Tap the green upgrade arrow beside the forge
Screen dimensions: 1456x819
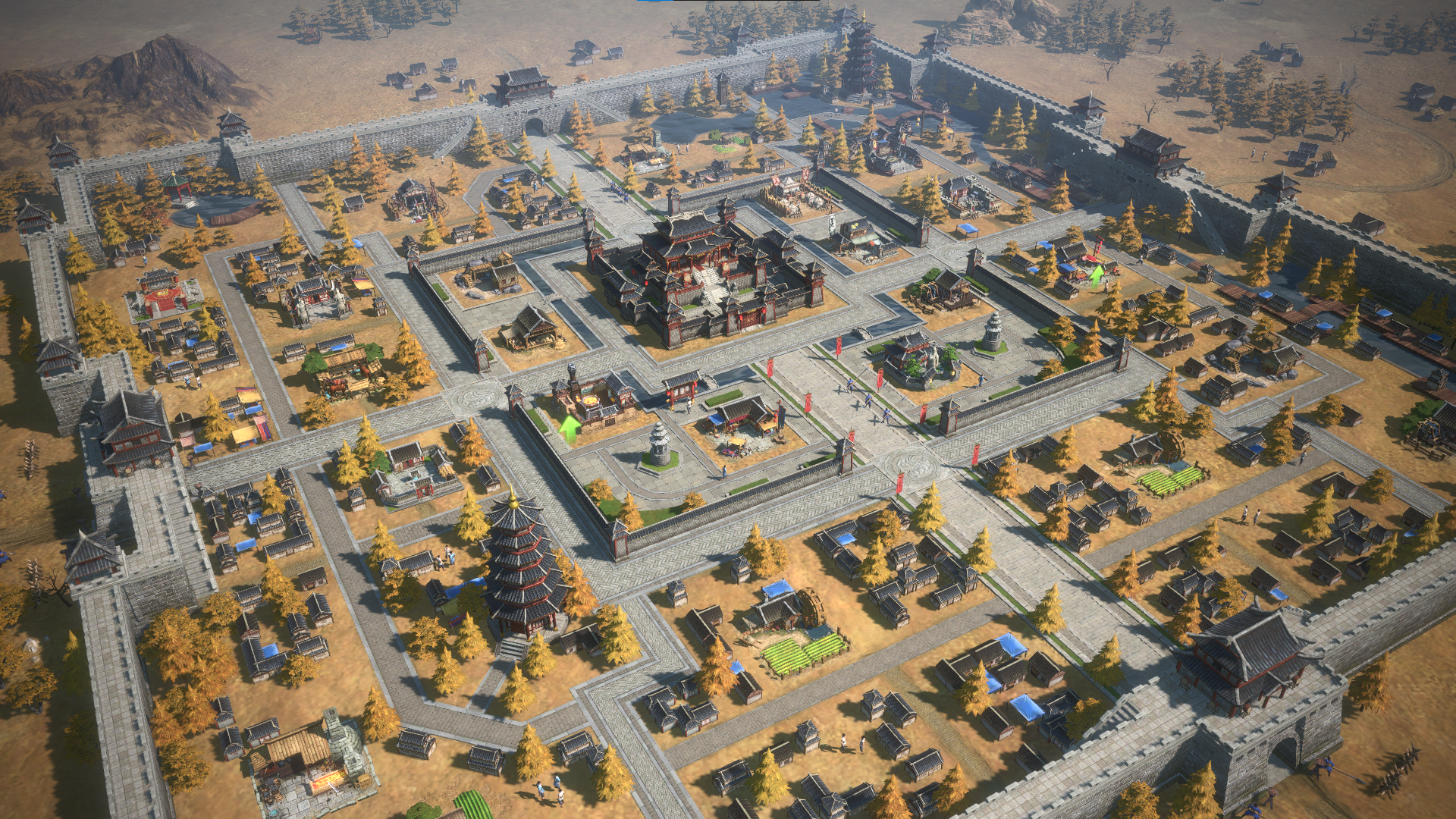[570, 428]
